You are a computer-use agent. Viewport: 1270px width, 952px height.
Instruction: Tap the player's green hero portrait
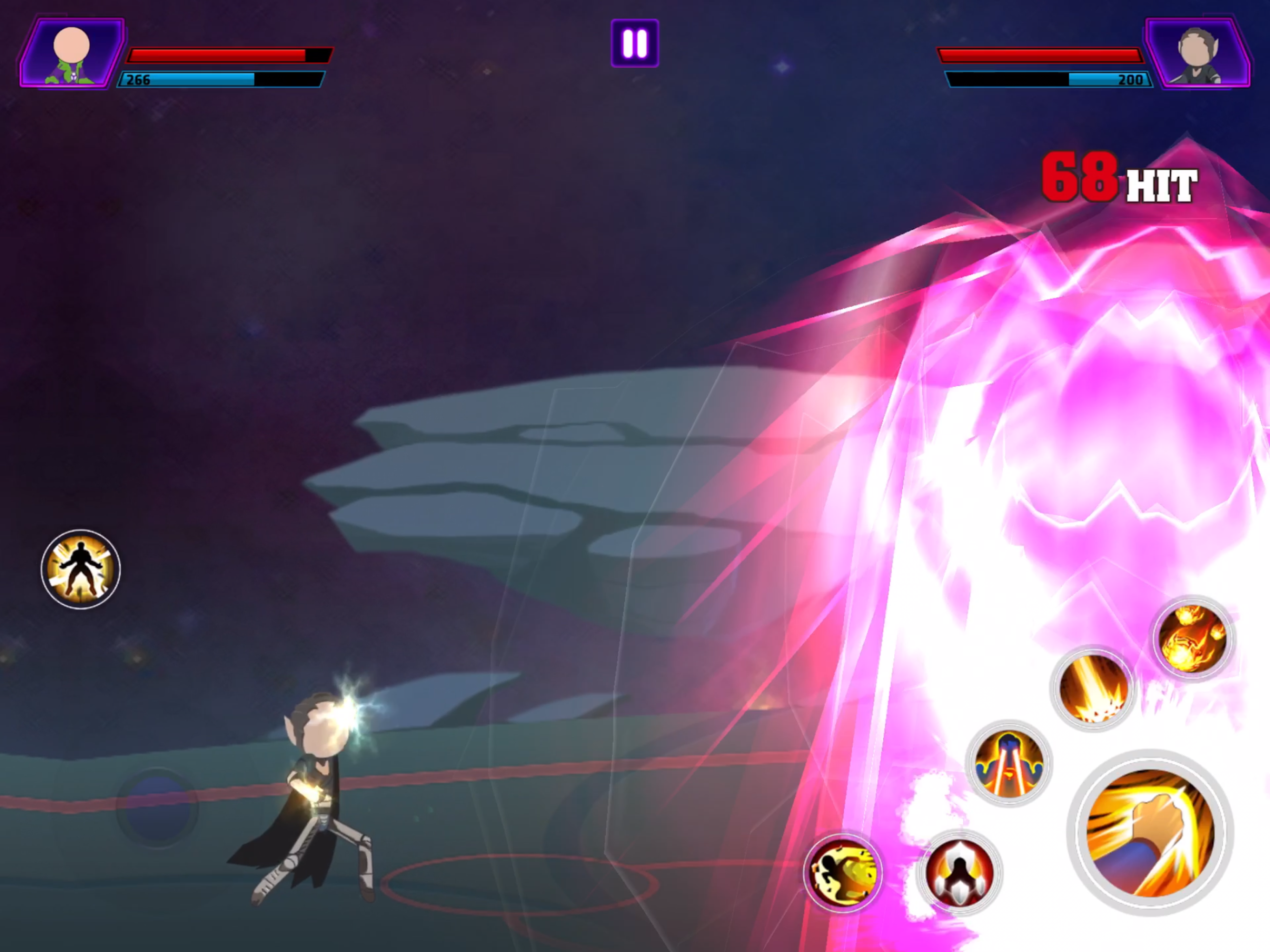72,53
